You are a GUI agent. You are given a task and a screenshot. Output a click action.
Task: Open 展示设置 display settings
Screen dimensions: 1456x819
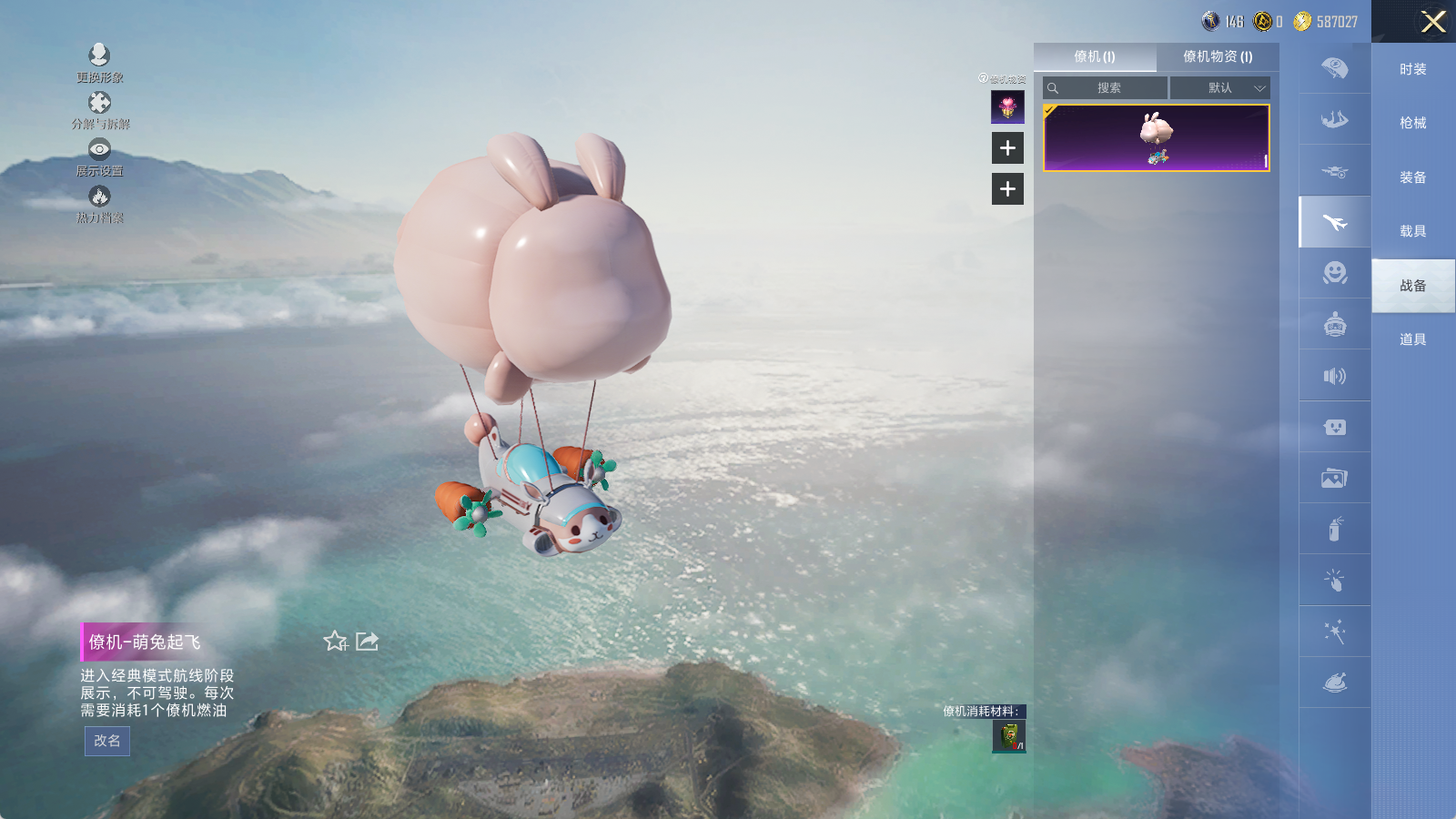[99, 157]
